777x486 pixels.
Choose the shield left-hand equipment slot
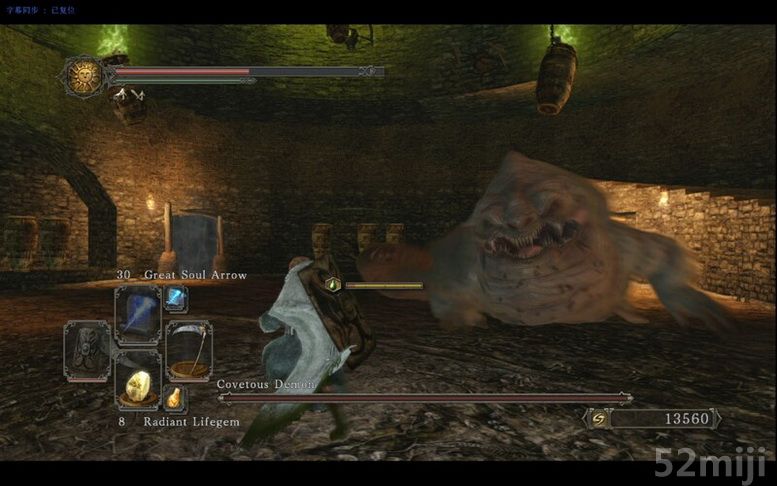click(87, 349)
